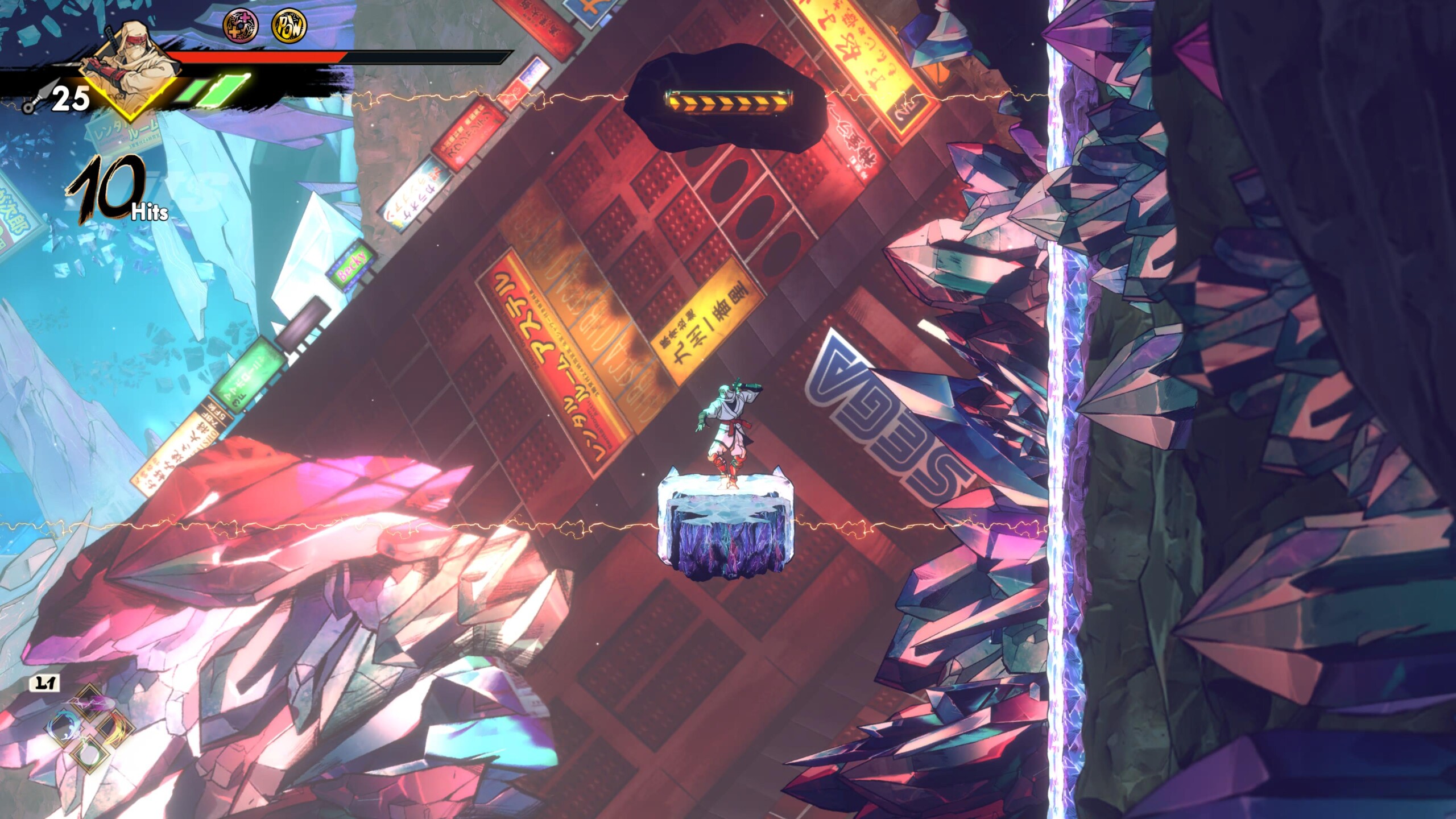
Task: Pick the green ring Ninpo slot
Action: (x=90, y=755)
